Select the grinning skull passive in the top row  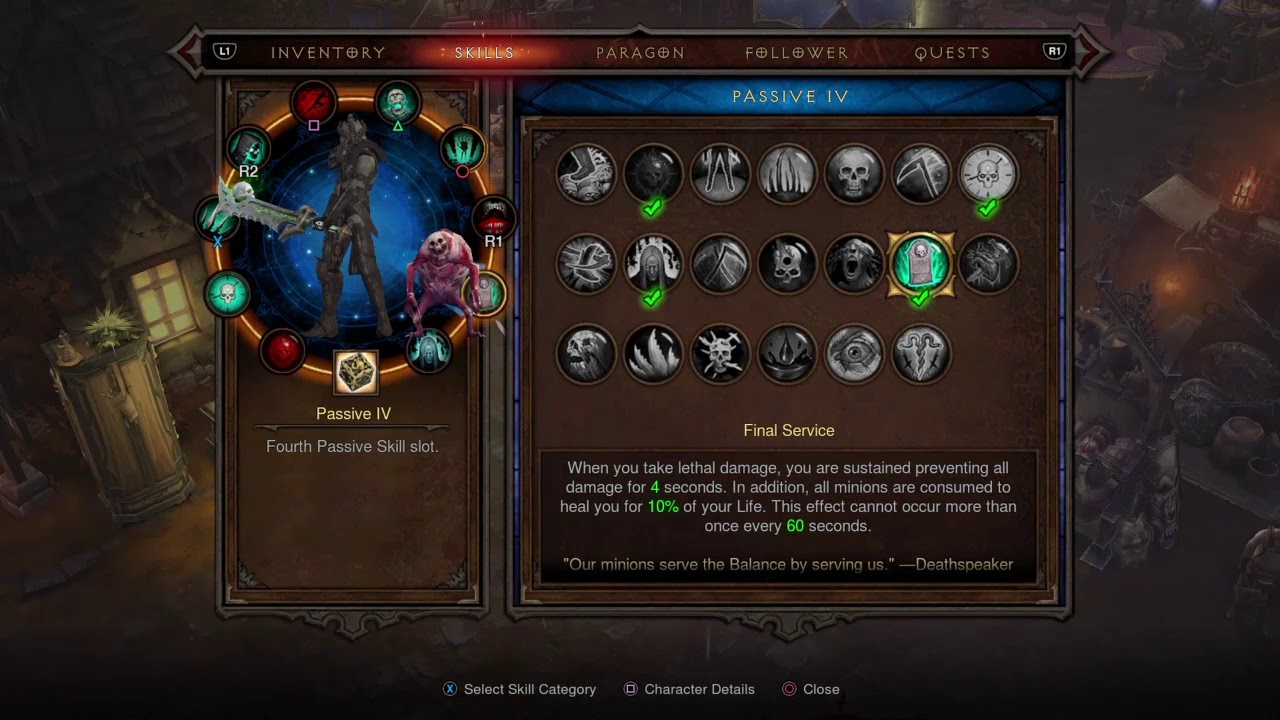(854, 174)
